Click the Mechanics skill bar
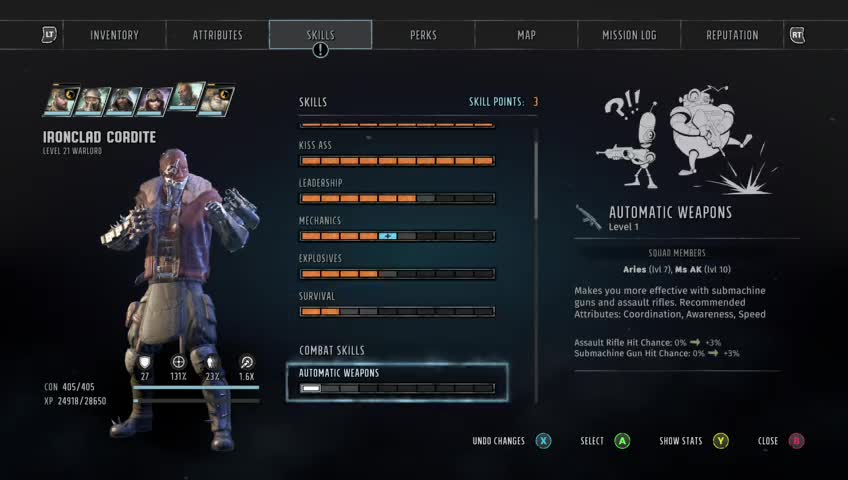Screen dimensions: 848x480 [397, 236]
